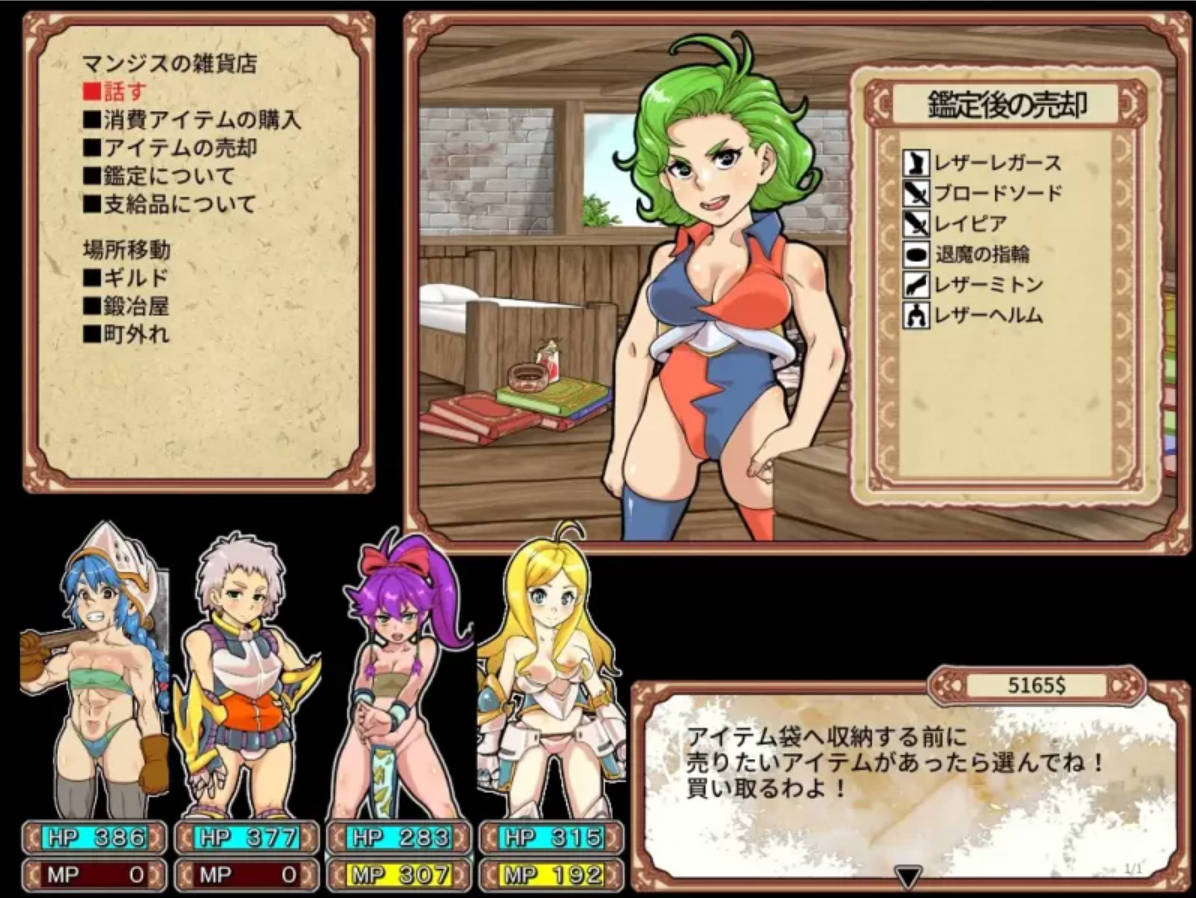Choose アイテムの売却 sell items entry

click(169, 148)
